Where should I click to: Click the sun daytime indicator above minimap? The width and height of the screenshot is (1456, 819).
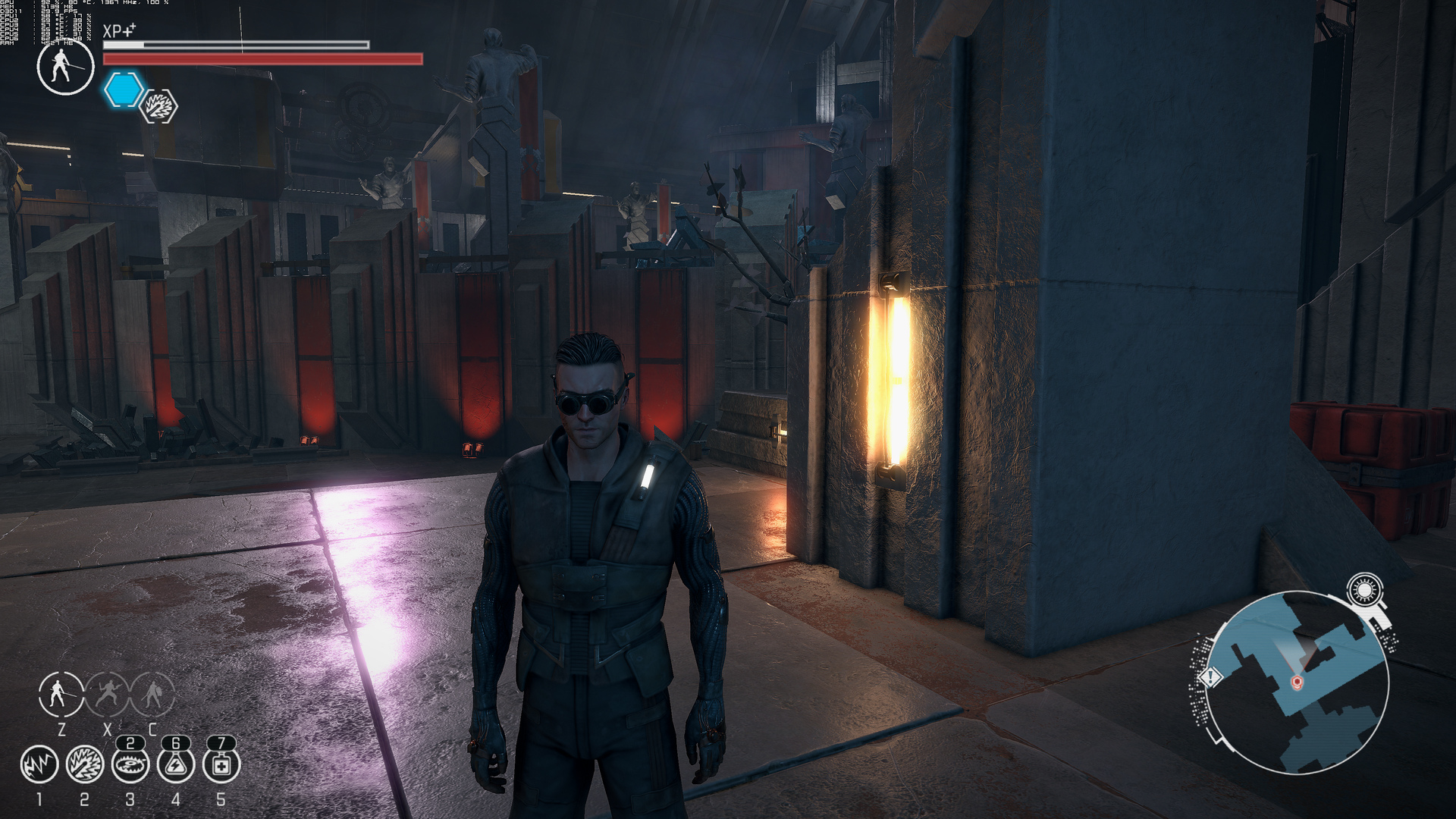(x=1365, y=589)
